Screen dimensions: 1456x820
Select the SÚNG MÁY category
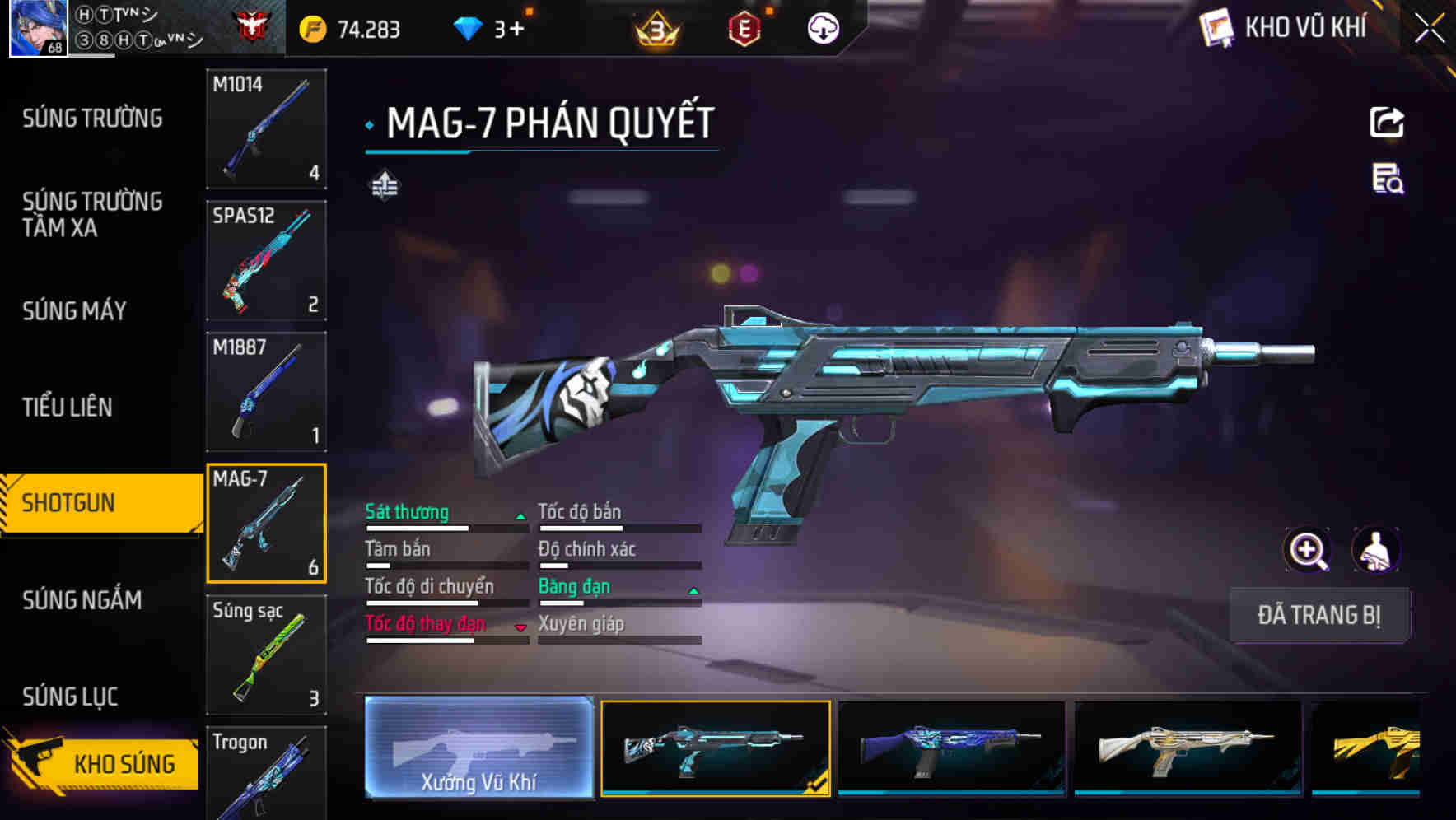(75, 310)
